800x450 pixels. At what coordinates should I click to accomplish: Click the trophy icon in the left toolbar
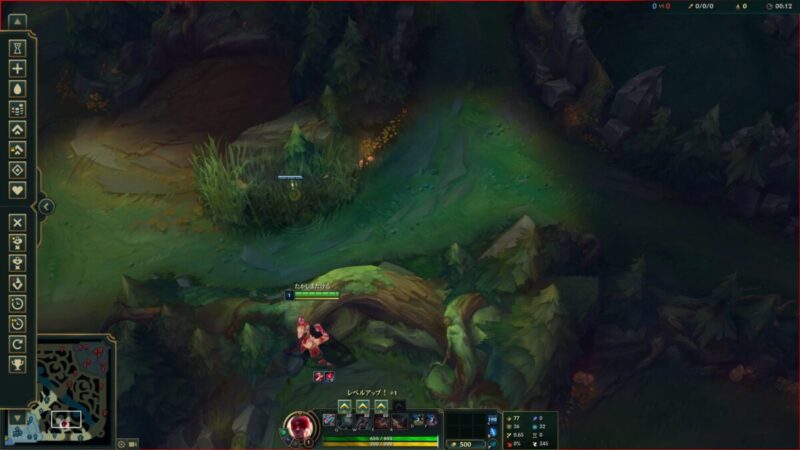coord(17,364)
